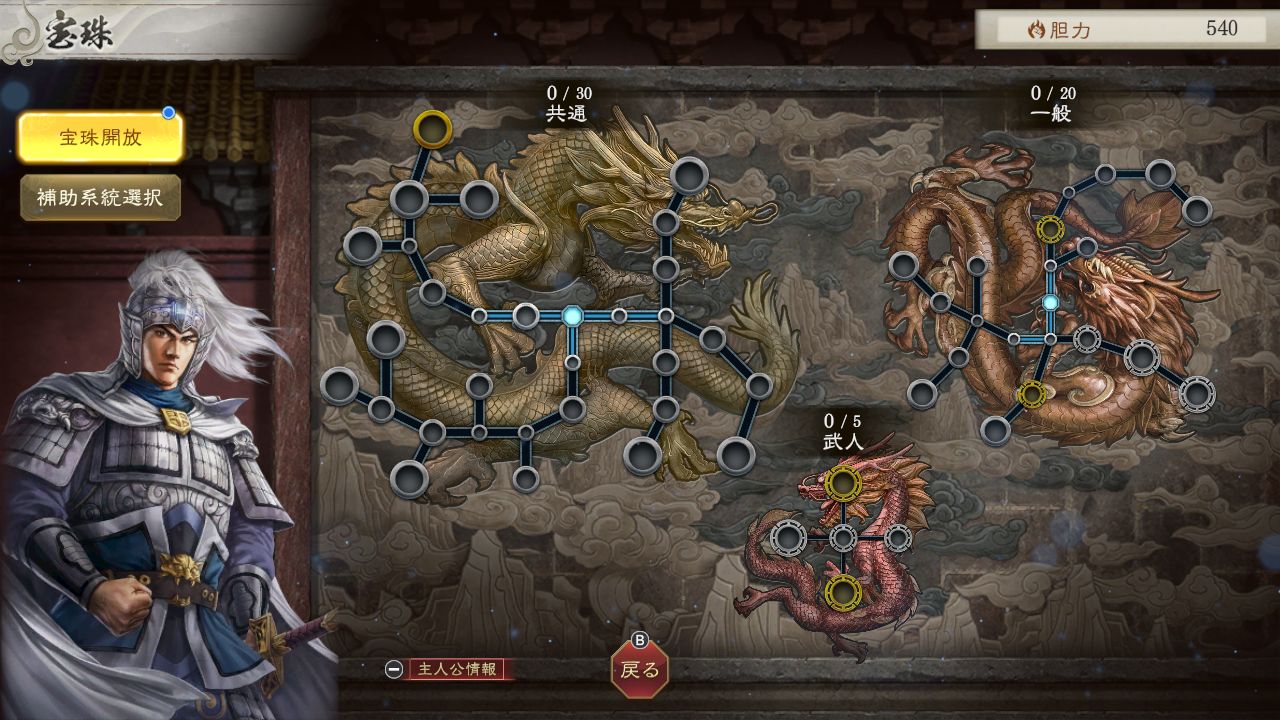Select the lower gold-ringed node on the 一般 tree
Image resolution: width=1280 pixels, height=720 pixels.
[x=1032, y=392]
